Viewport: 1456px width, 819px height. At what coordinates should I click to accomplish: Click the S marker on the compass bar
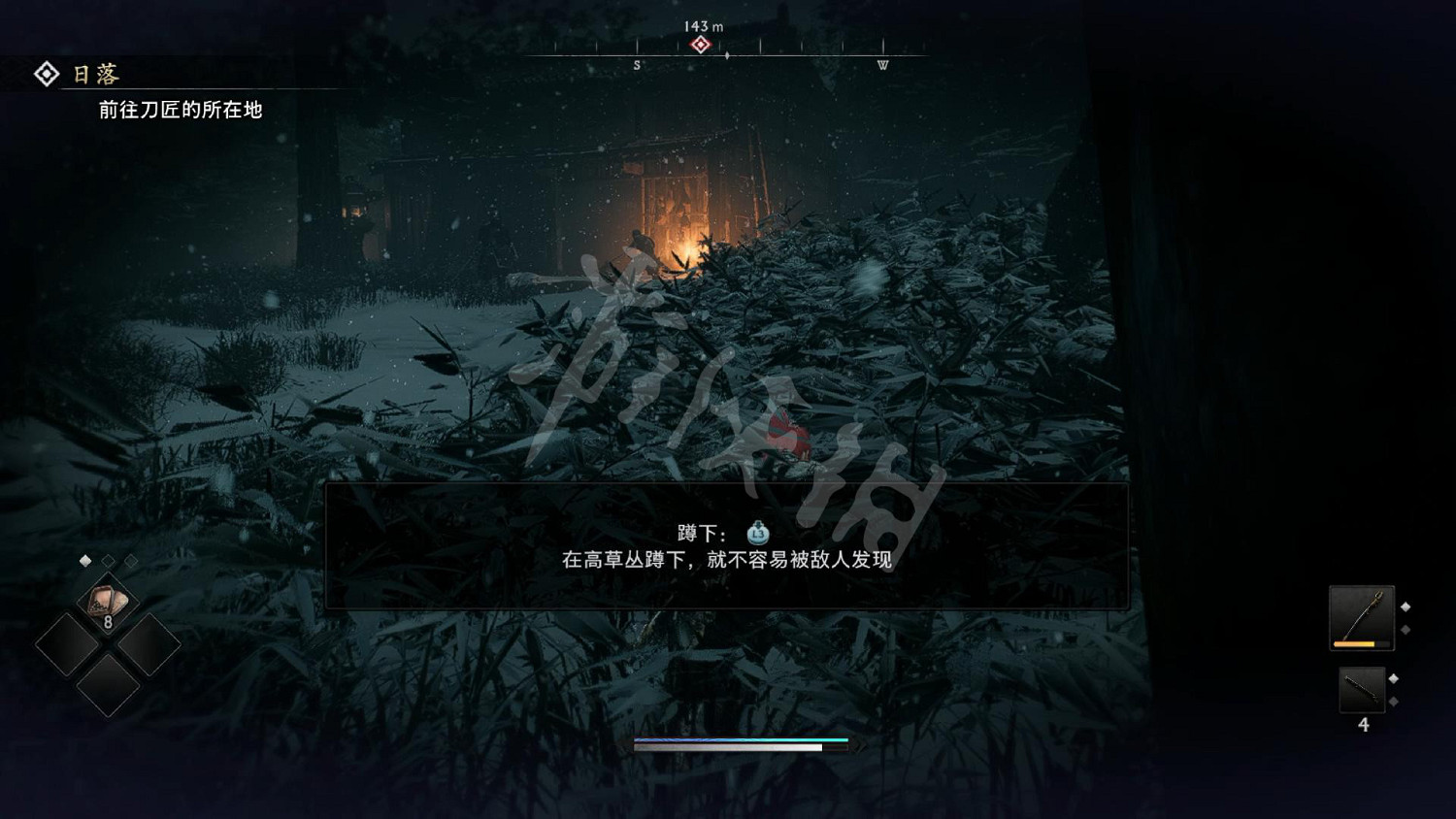click(x=636, y=64)
